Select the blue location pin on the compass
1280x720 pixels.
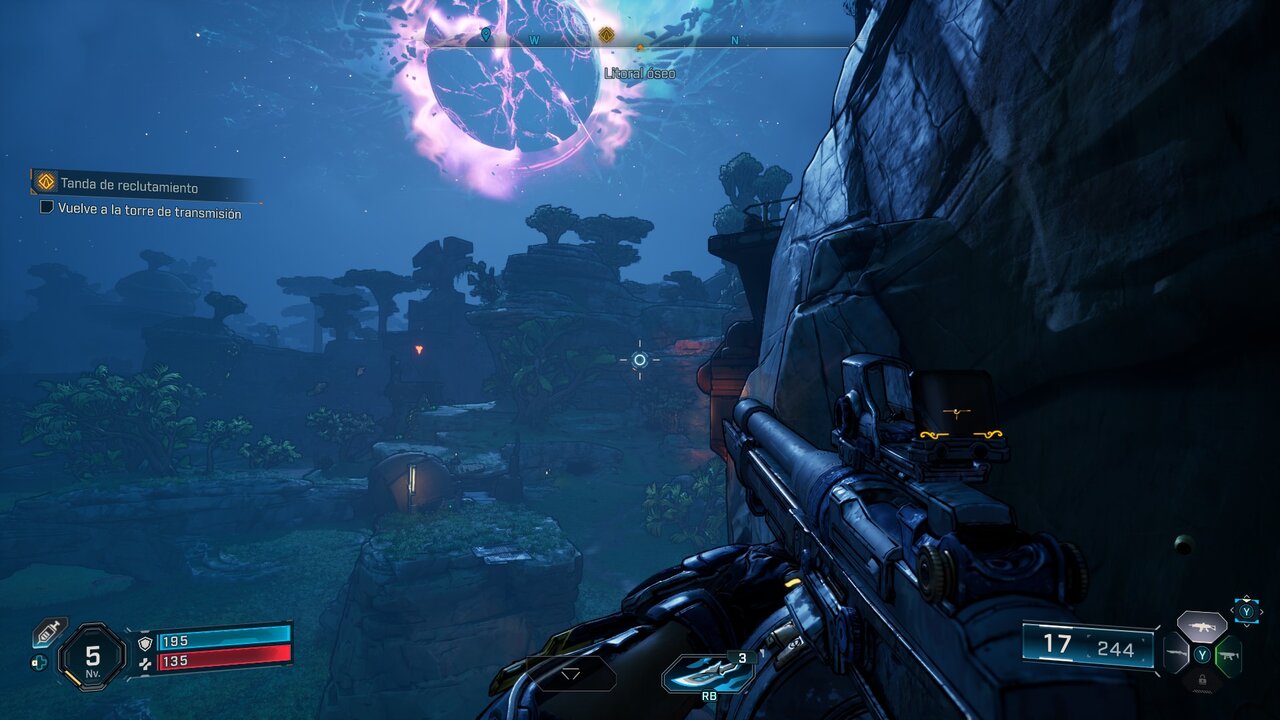pyautogui.click(x=486, y=36)
